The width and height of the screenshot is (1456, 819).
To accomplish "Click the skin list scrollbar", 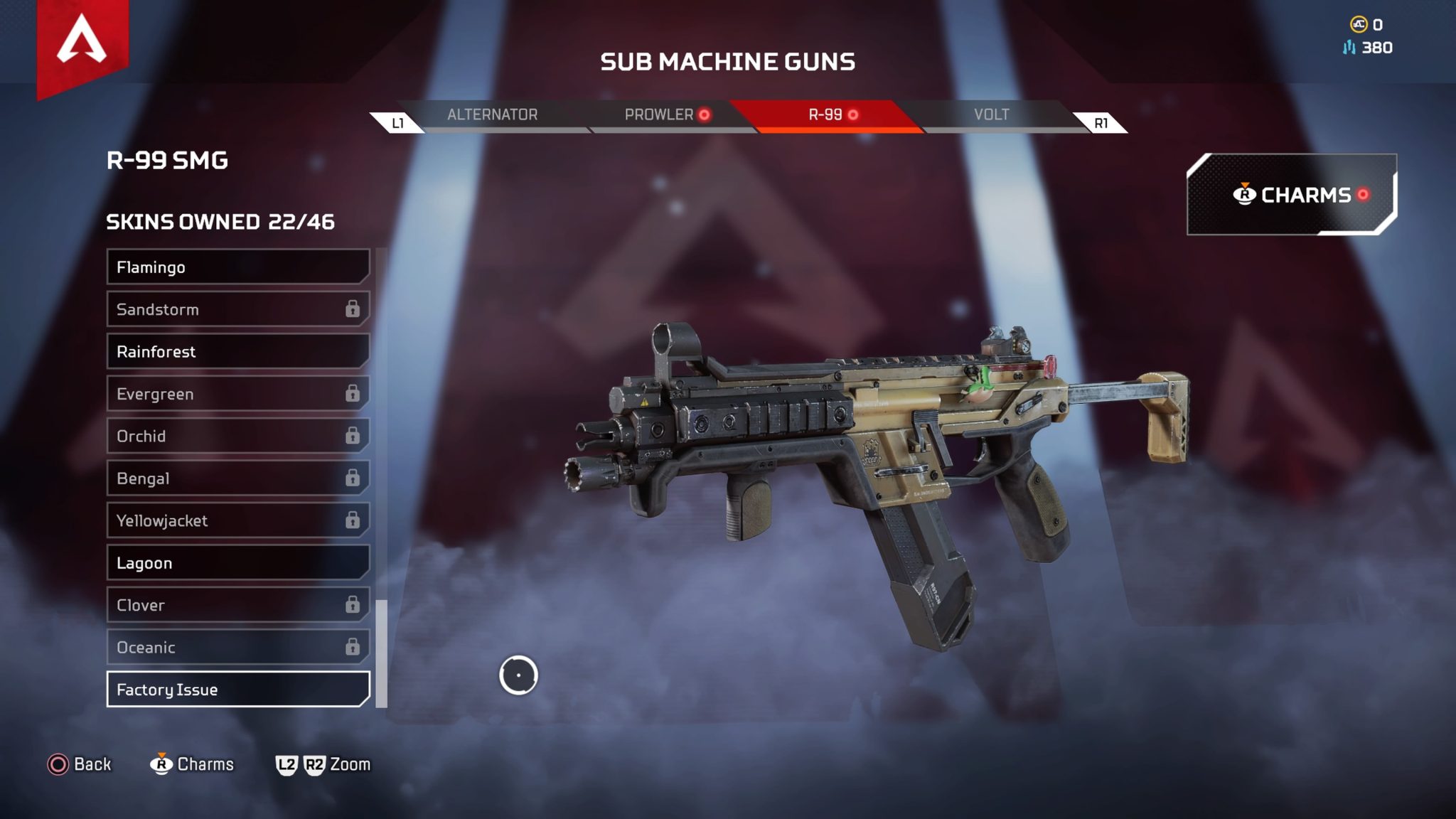I will click(x=382, y=654).
